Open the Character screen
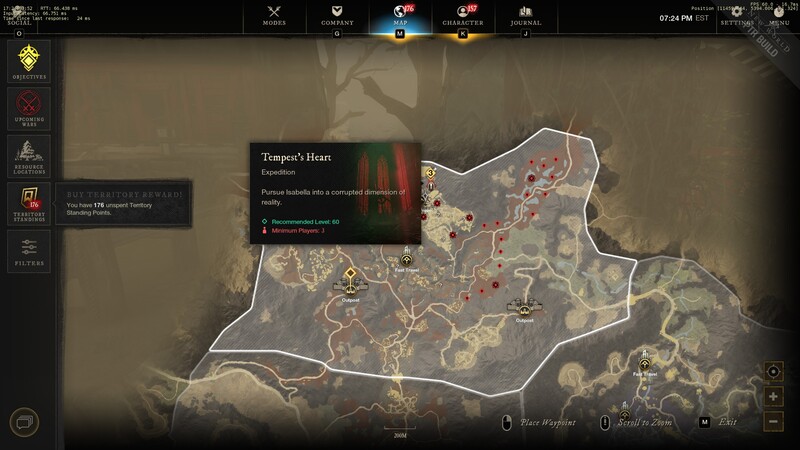Viewport: 800px width, 450px height. click(462, 15)
